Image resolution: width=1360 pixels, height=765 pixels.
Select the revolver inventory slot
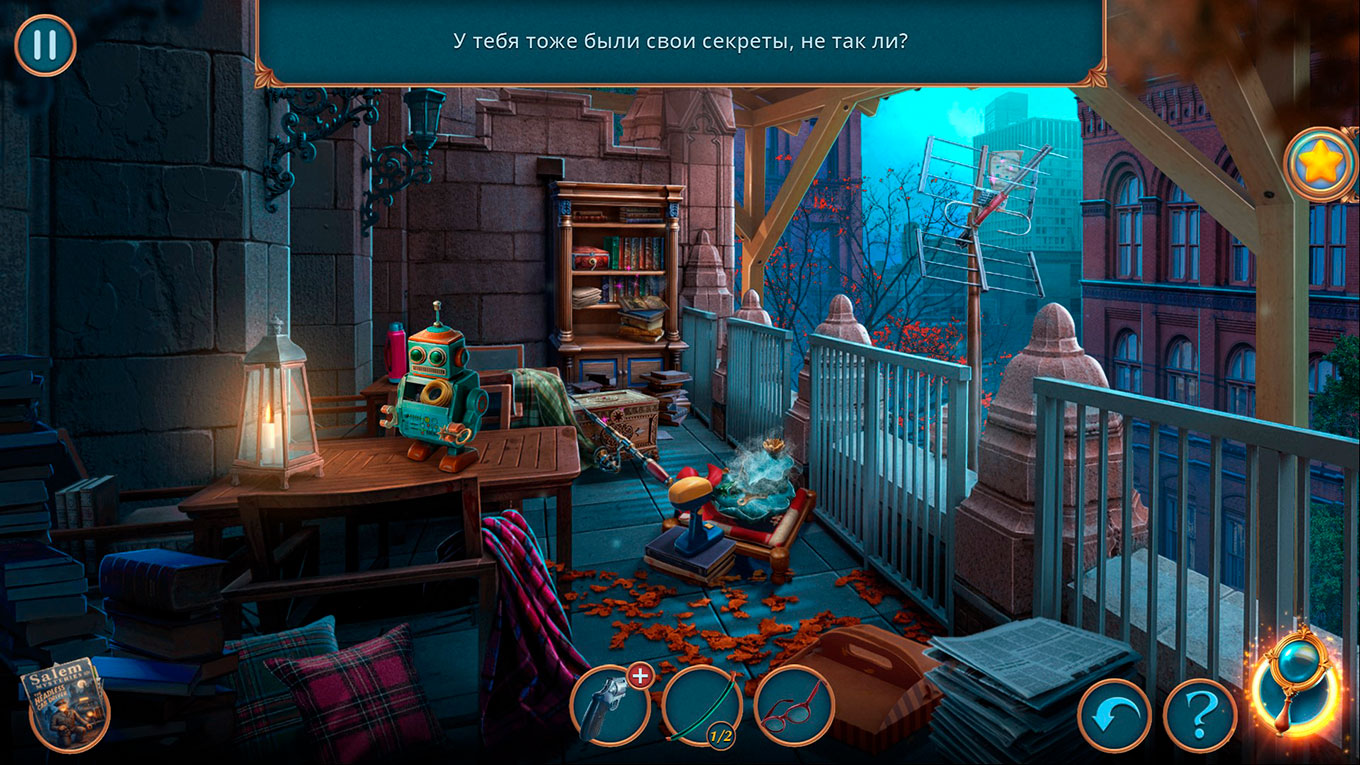[609, 705]
